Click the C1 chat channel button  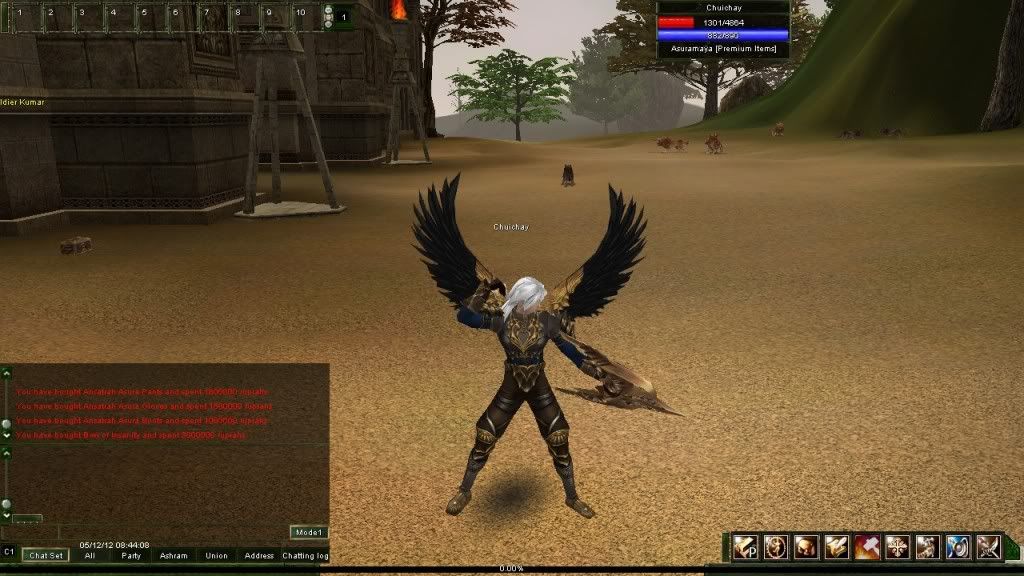point(9,551)
